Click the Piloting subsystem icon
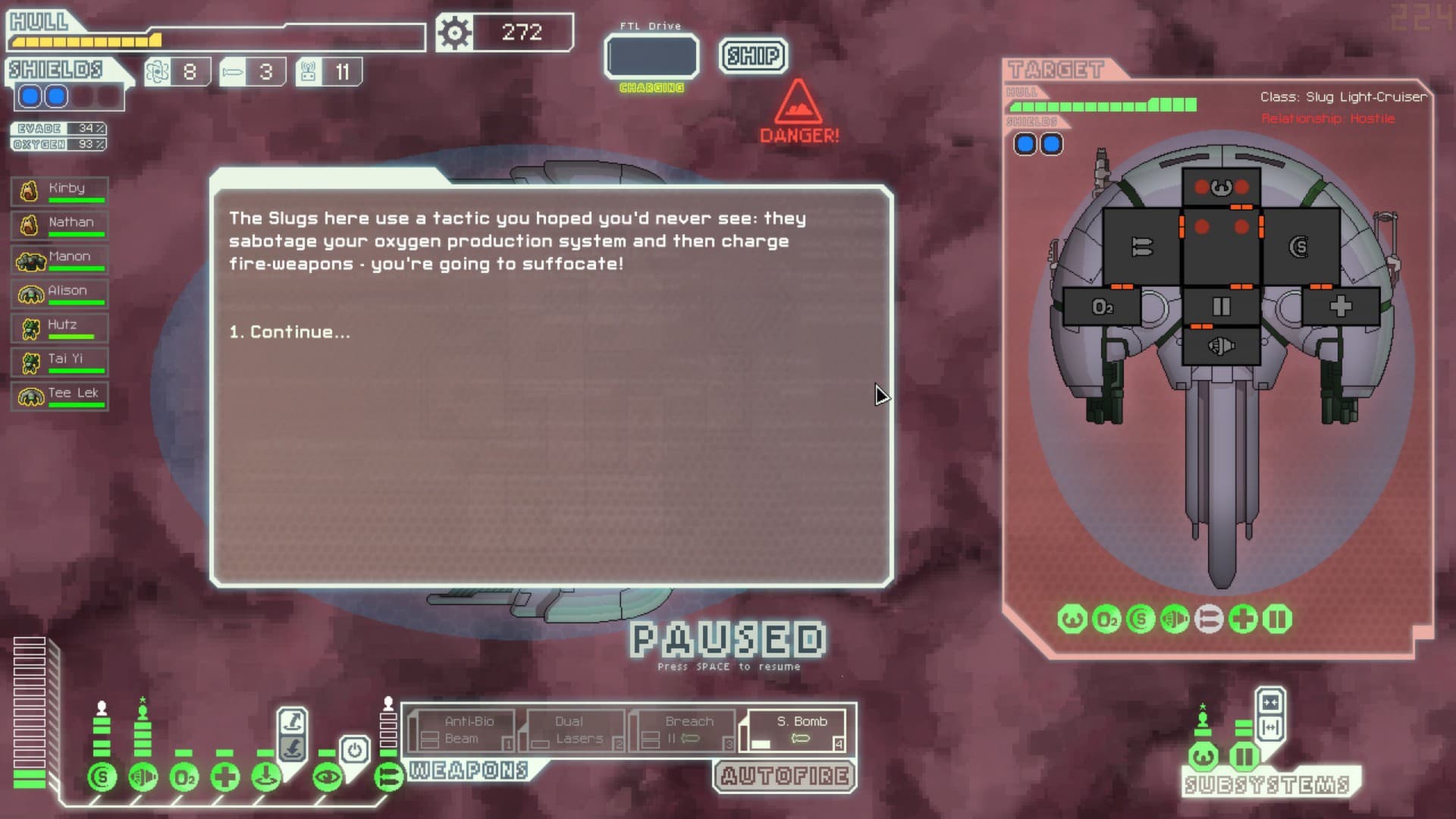This screenshot has width=1456, height=819. [x=1203, y=756]
